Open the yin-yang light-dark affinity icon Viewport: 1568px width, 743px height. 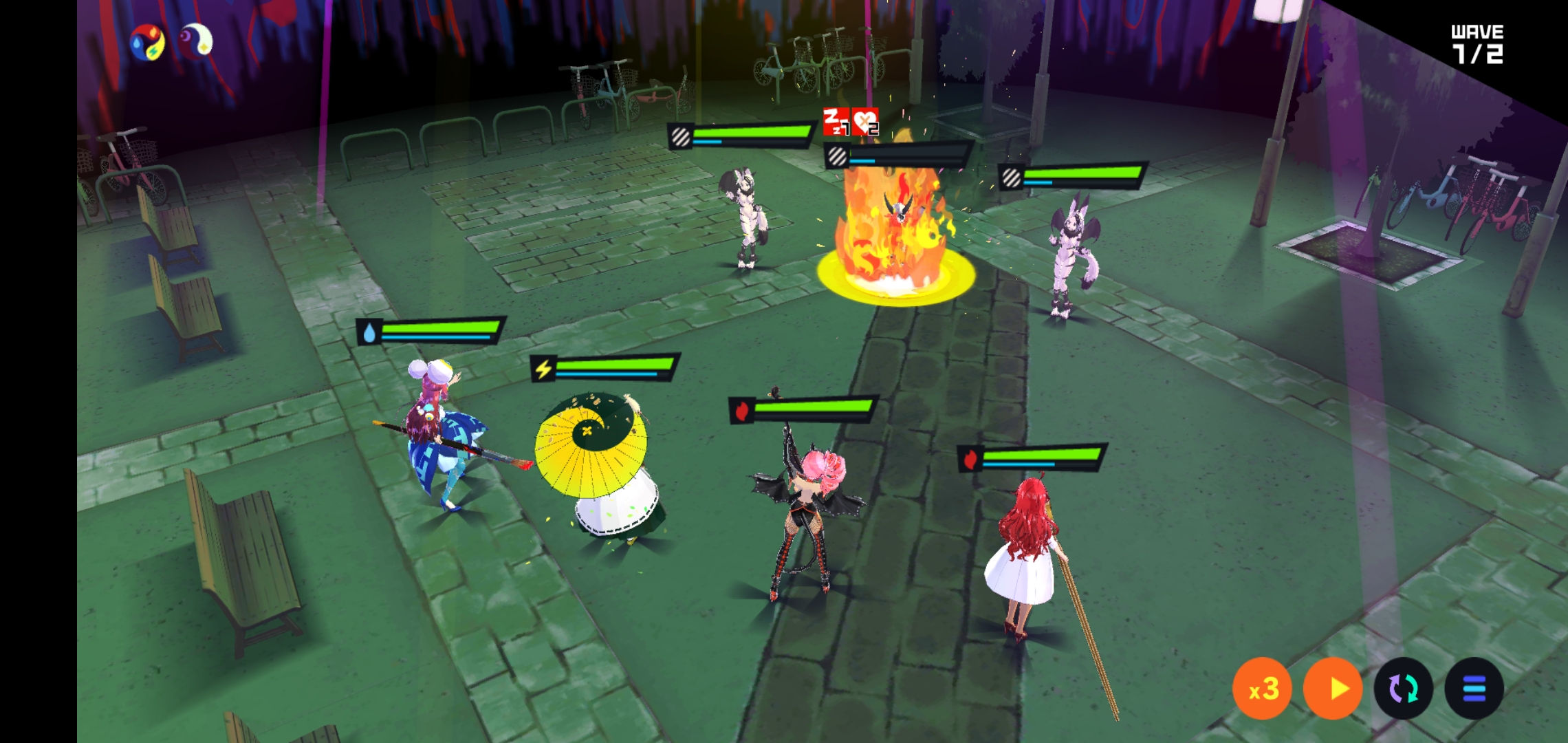tap(196, 41)
